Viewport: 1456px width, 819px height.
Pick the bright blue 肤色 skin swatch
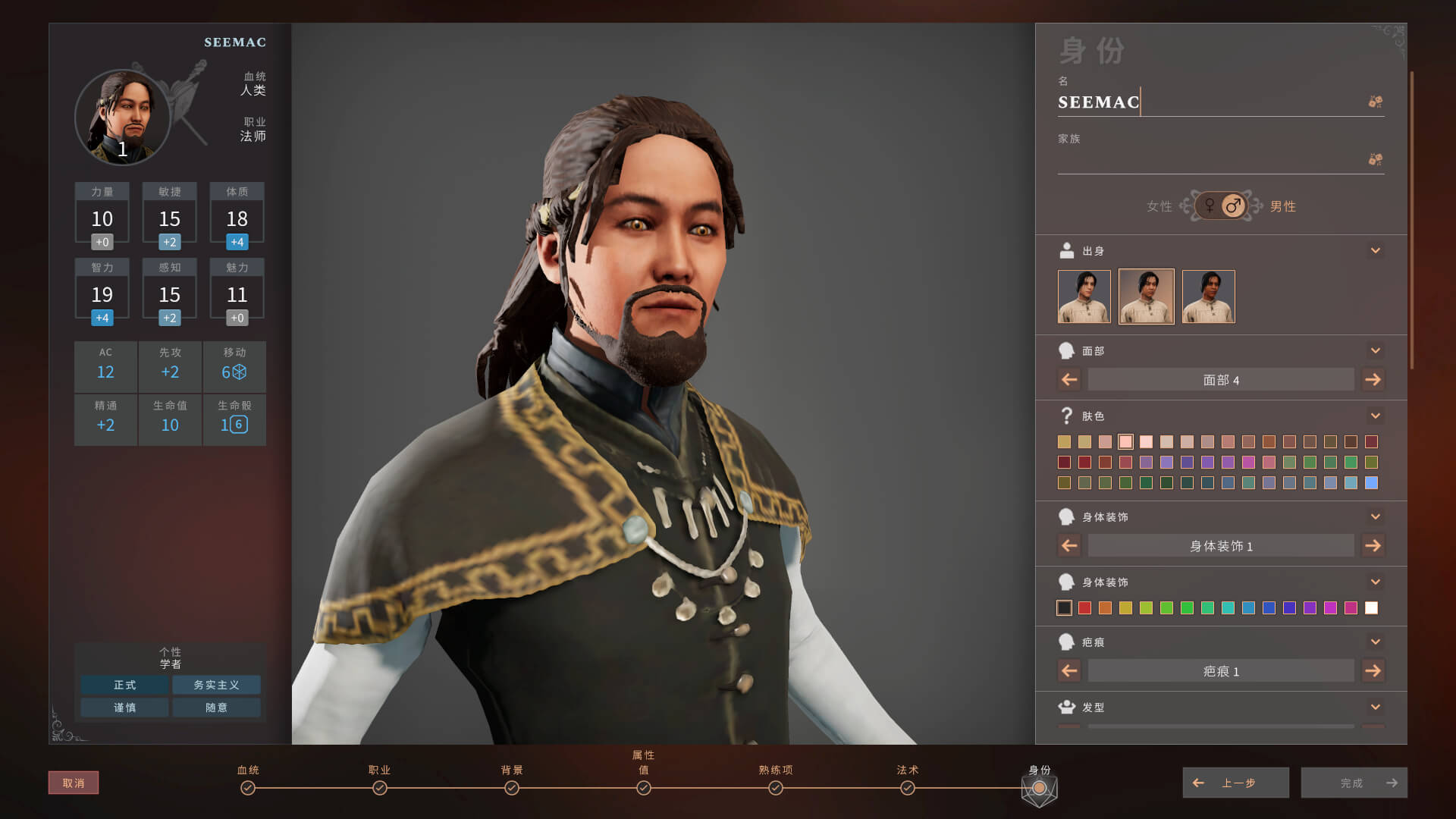click(x=1371, y=482)
